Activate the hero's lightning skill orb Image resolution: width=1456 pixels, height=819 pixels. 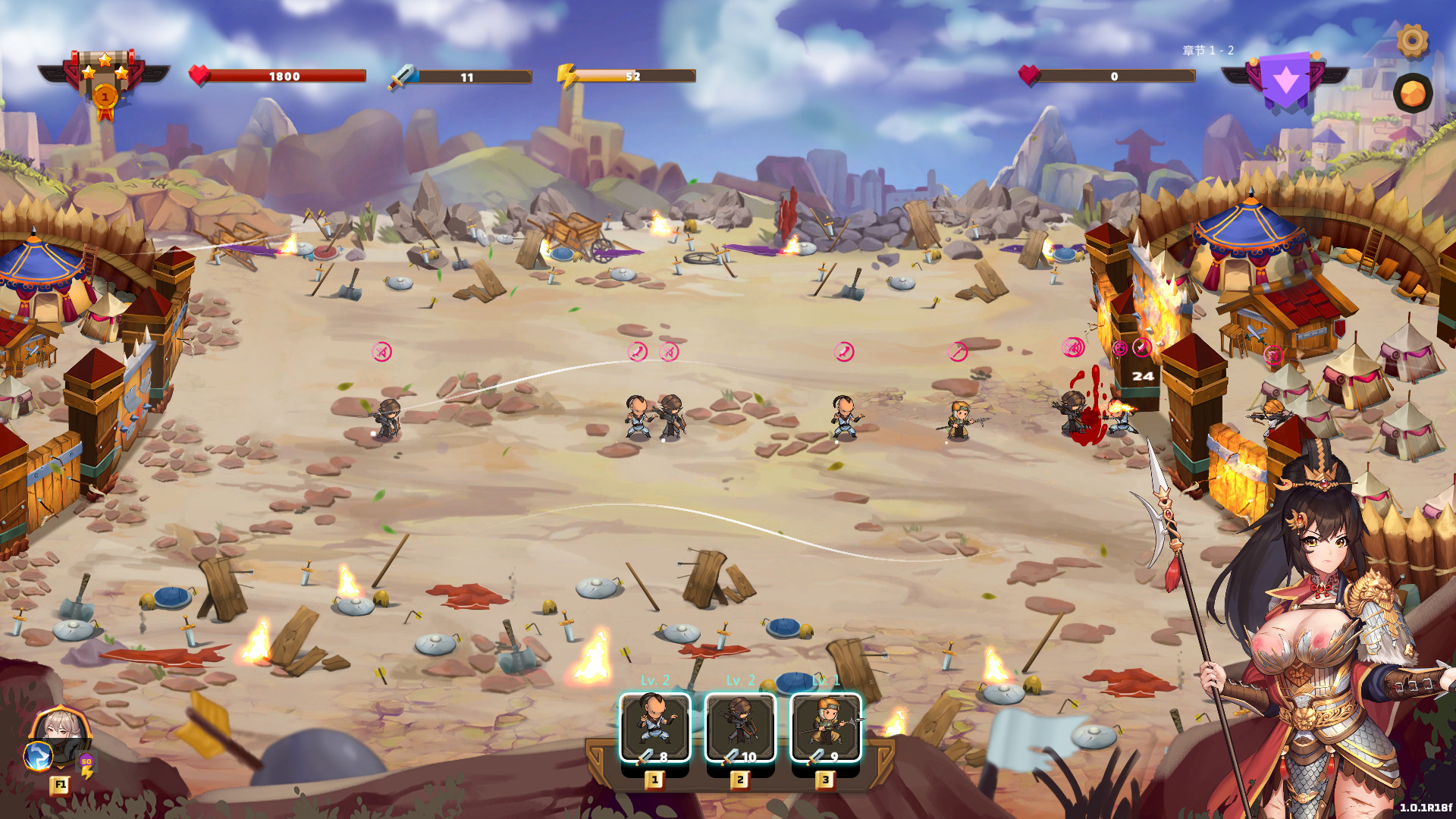38,756
